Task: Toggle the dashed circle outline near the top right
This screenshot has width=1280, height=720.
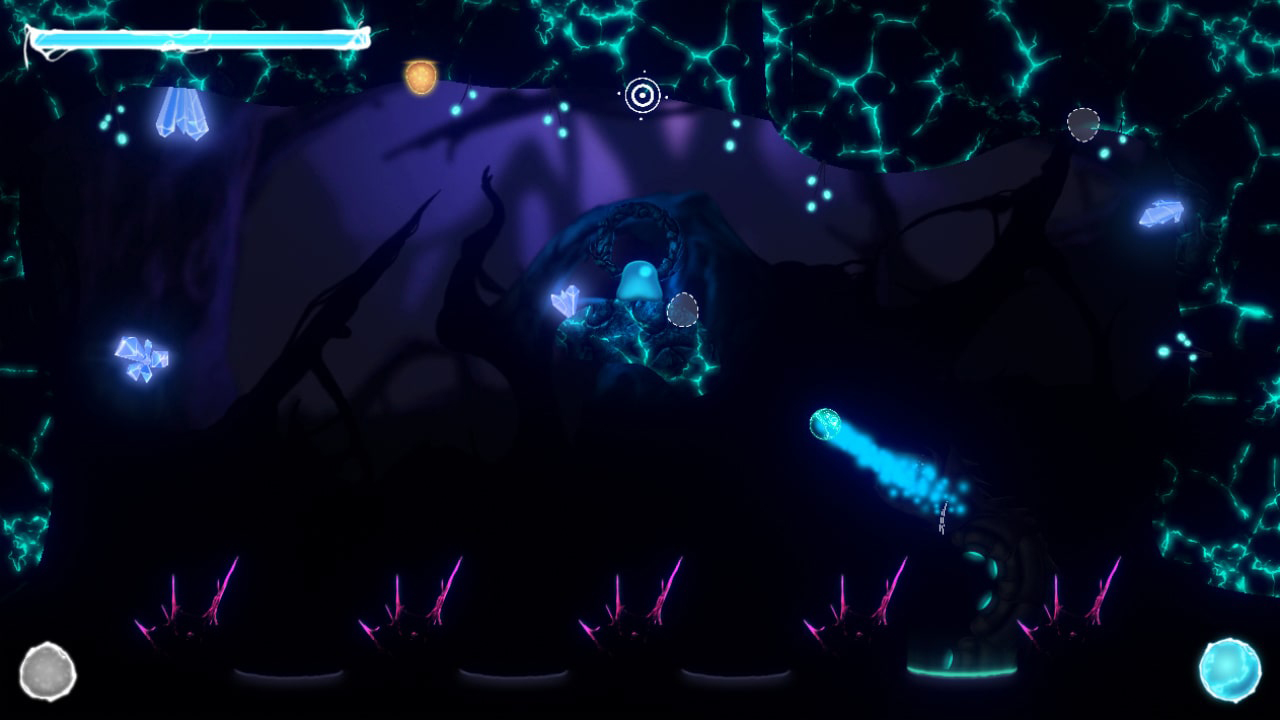Action: [1084, 124]
